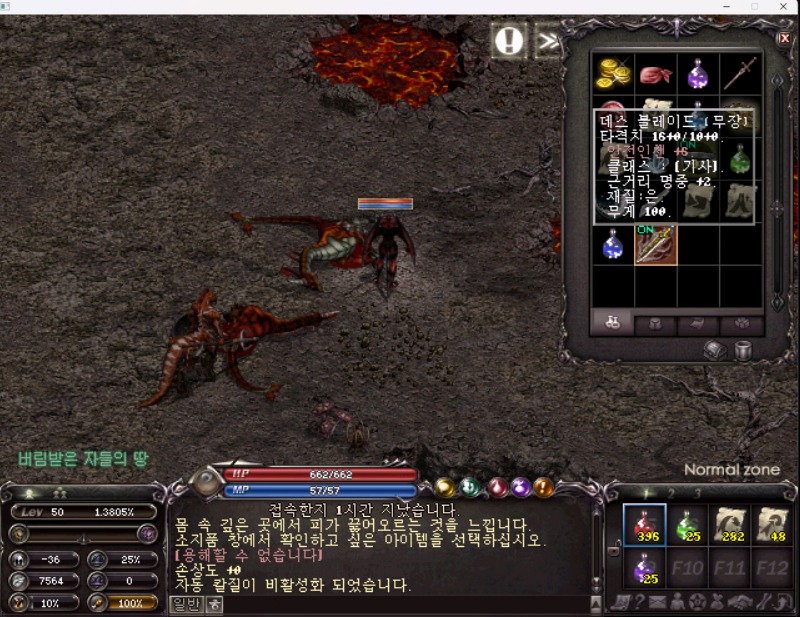The image size is (800, 617).
Task: Select the gold coins pile in inventory
Action: point(613,73)
